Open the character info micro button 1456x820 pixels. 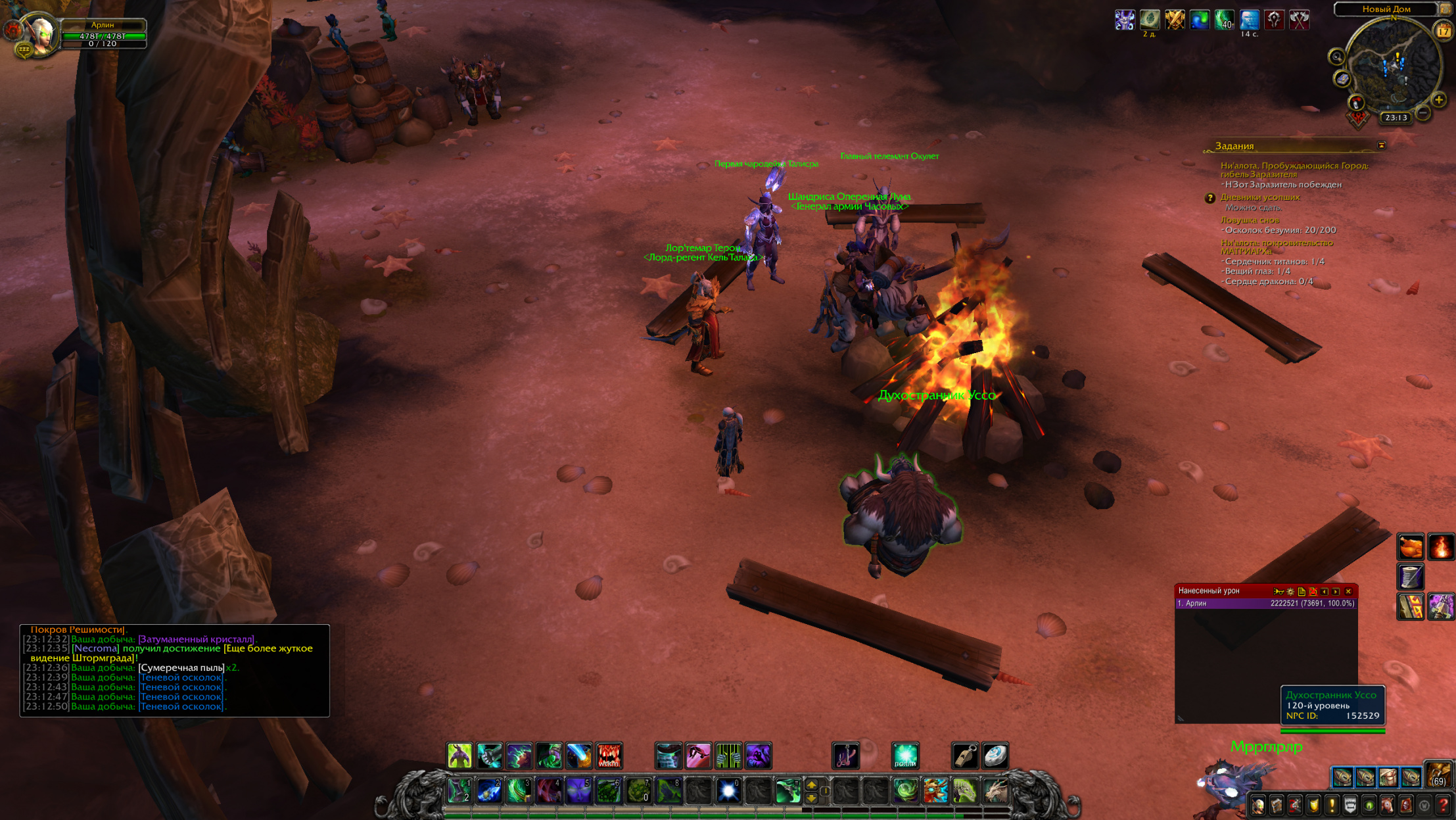pos(1258,806)
